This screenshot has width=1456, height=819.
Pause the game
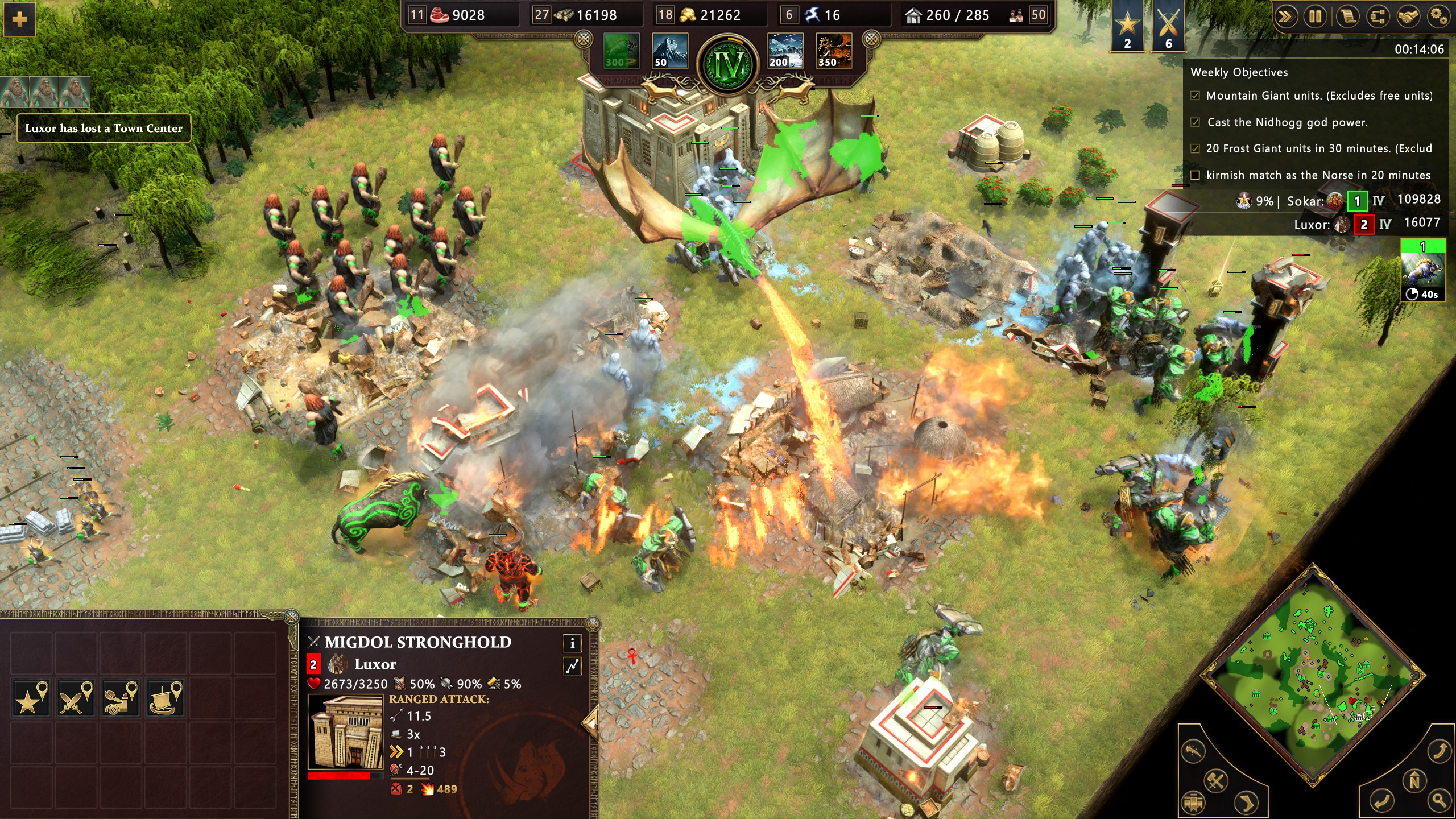pyautogui.click(x=1316, y=16)
